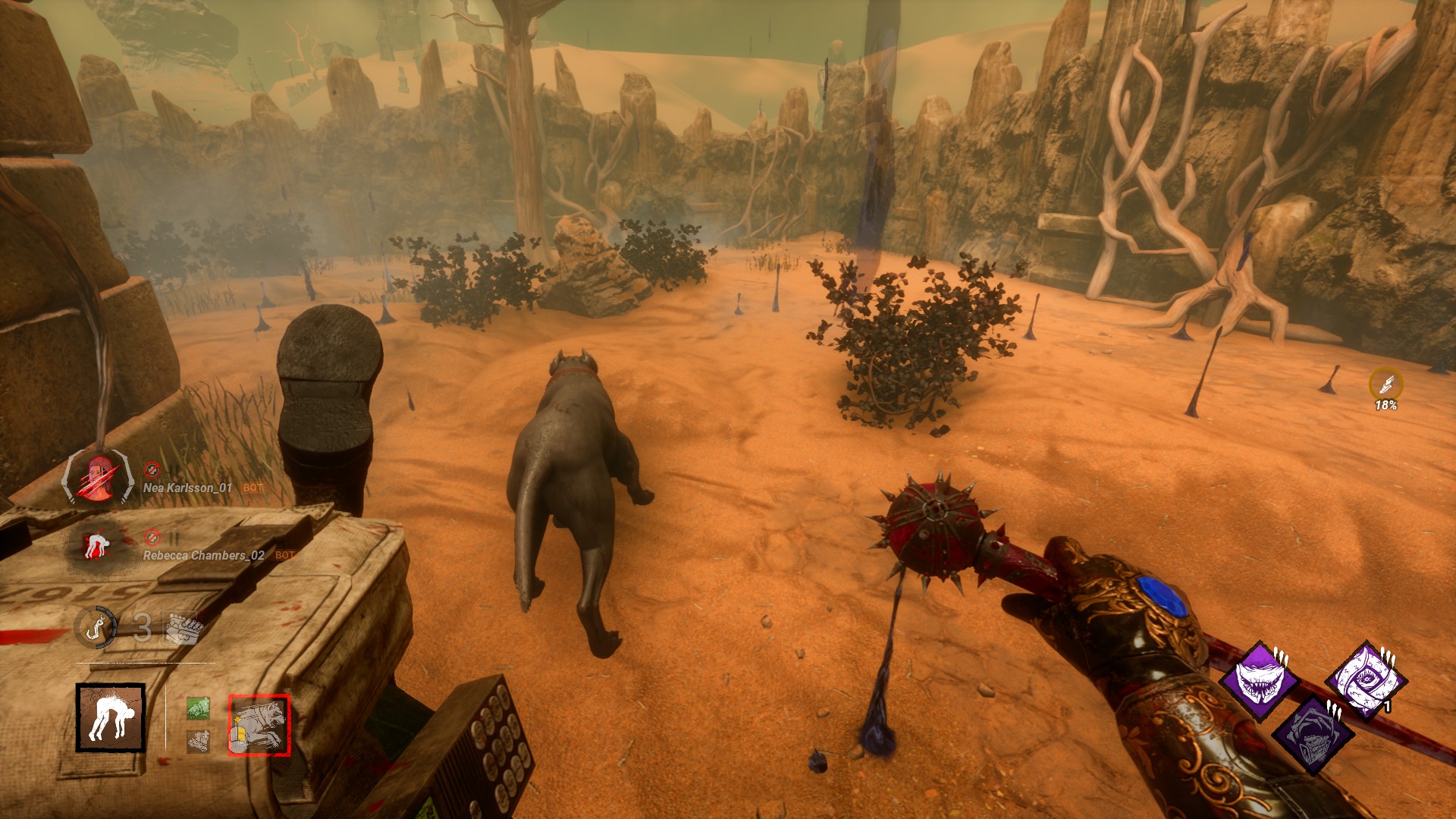This screenshot has width=1456, height=819.
Task: Click the generator icon beside the number 3
Action: (180, 628)
